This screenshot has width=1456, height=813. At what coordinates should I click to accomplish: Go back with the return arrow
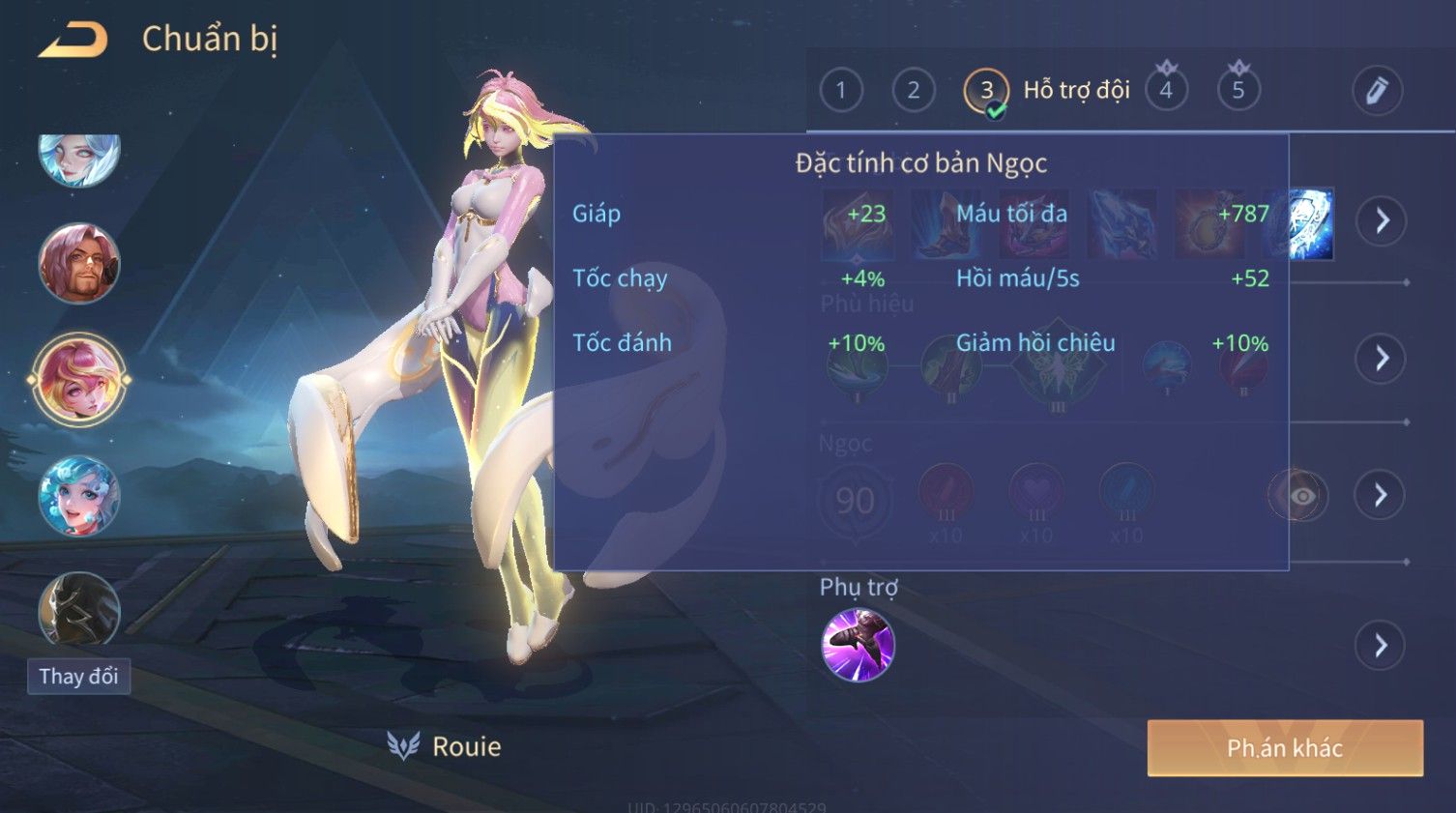[73, 40]
